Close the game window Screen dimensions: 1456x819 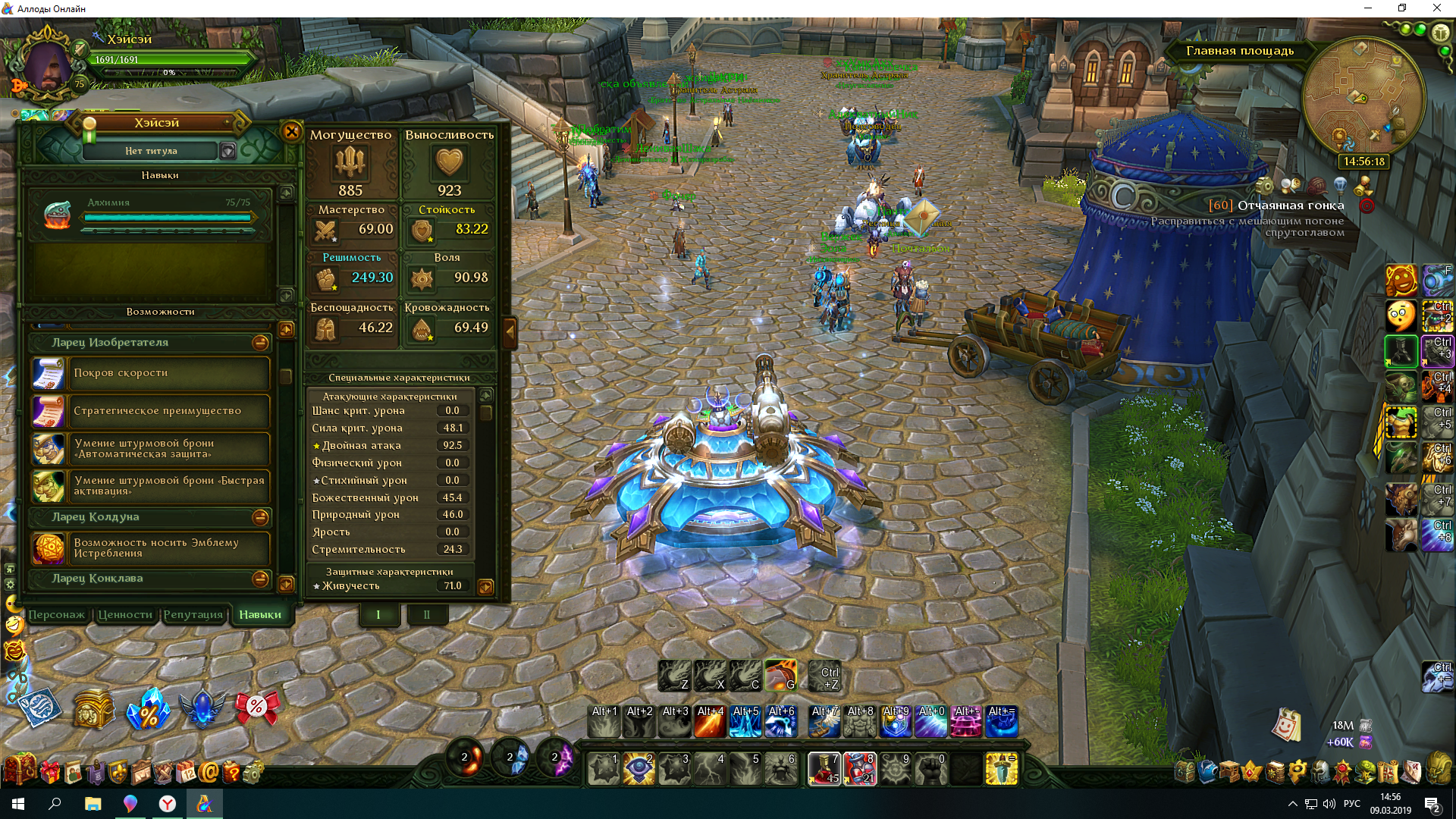(x=1436, y=8)
